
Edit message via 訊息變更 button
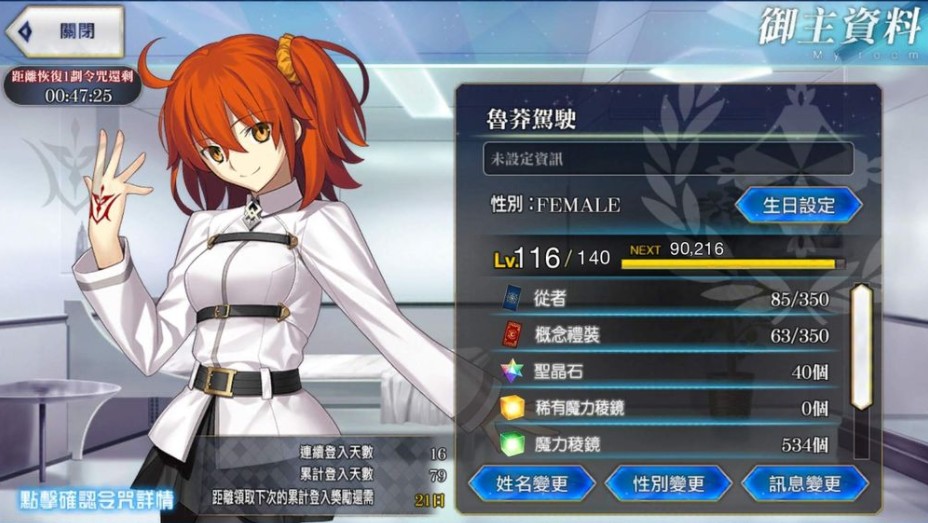(x=804, y=484)
